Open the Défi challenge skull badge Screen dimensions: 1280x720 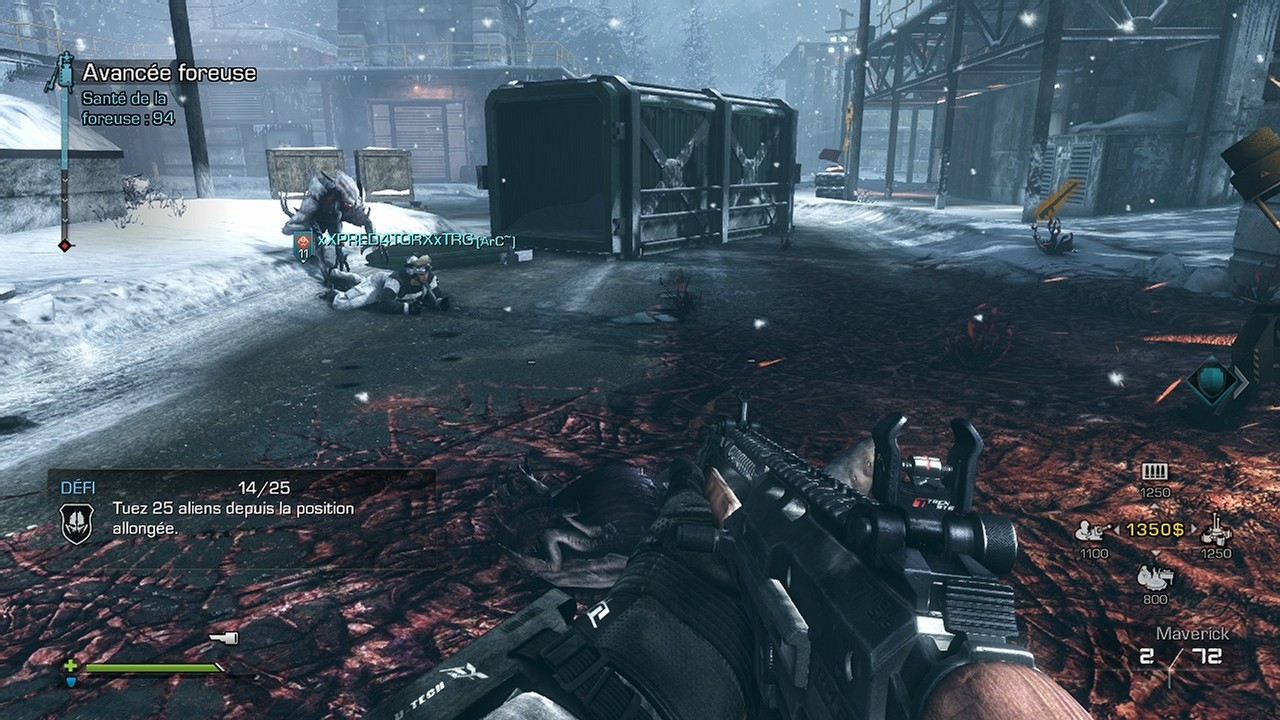tap(77, 523)
